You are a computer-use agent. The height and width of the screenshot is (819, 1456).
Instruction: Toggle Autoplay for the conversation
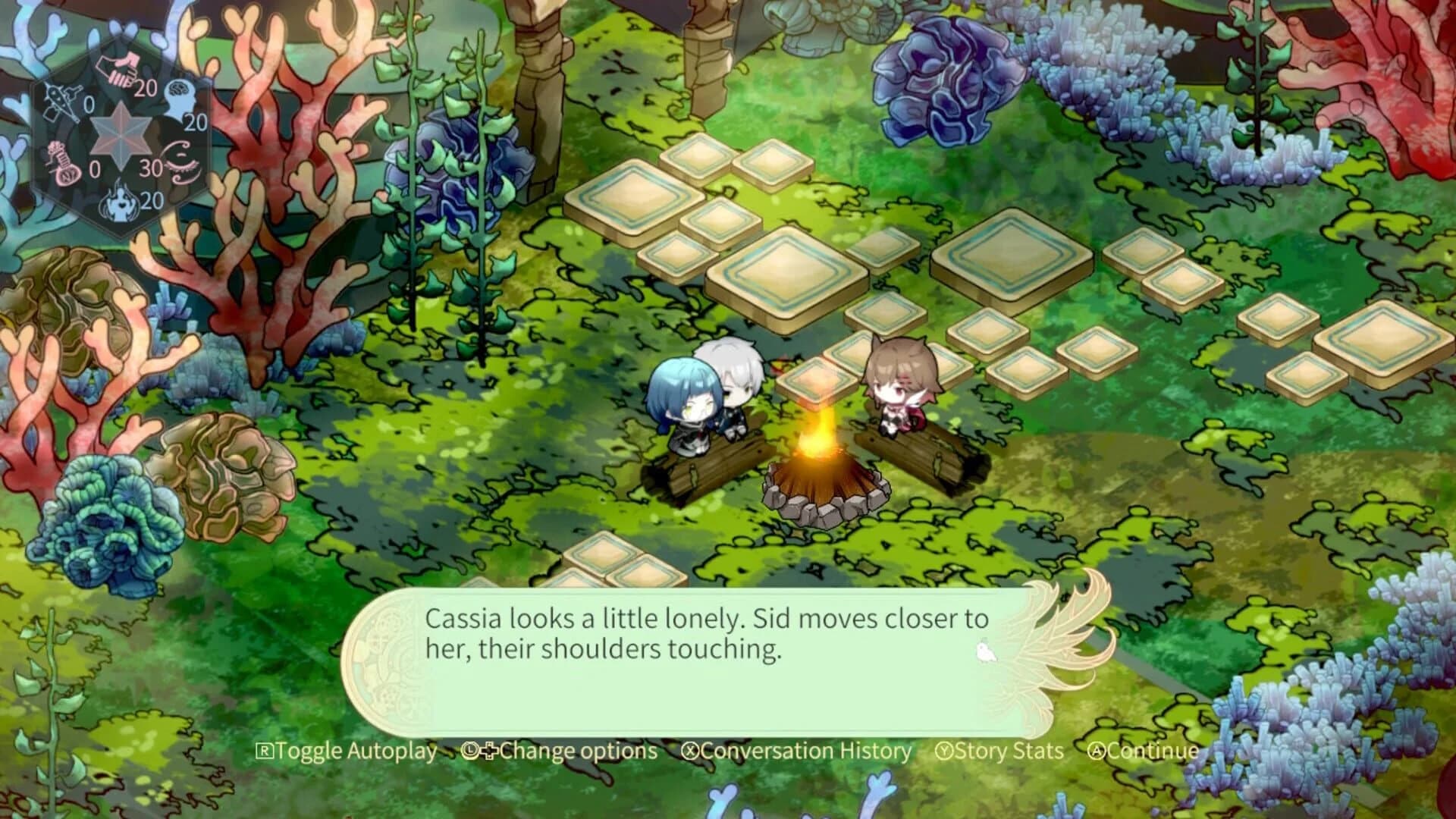click(353, 752)
